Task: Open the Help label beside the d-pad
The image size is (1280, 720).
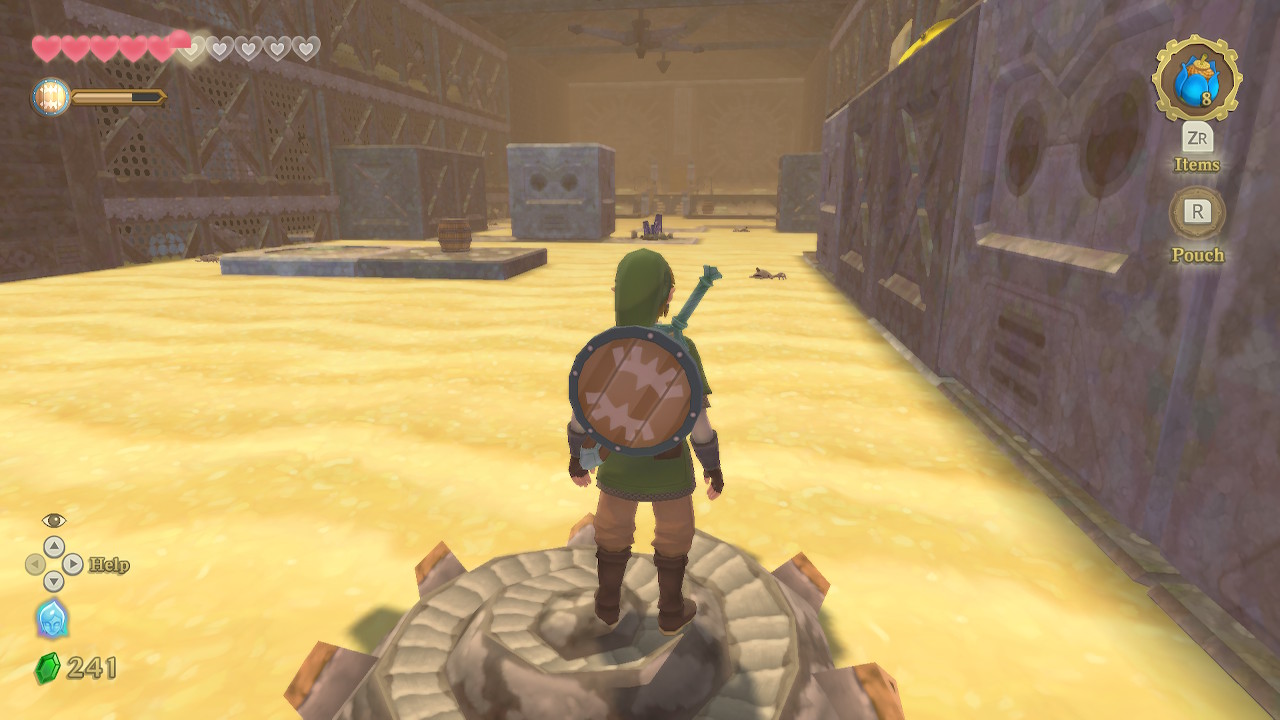Action: (109, 565)
